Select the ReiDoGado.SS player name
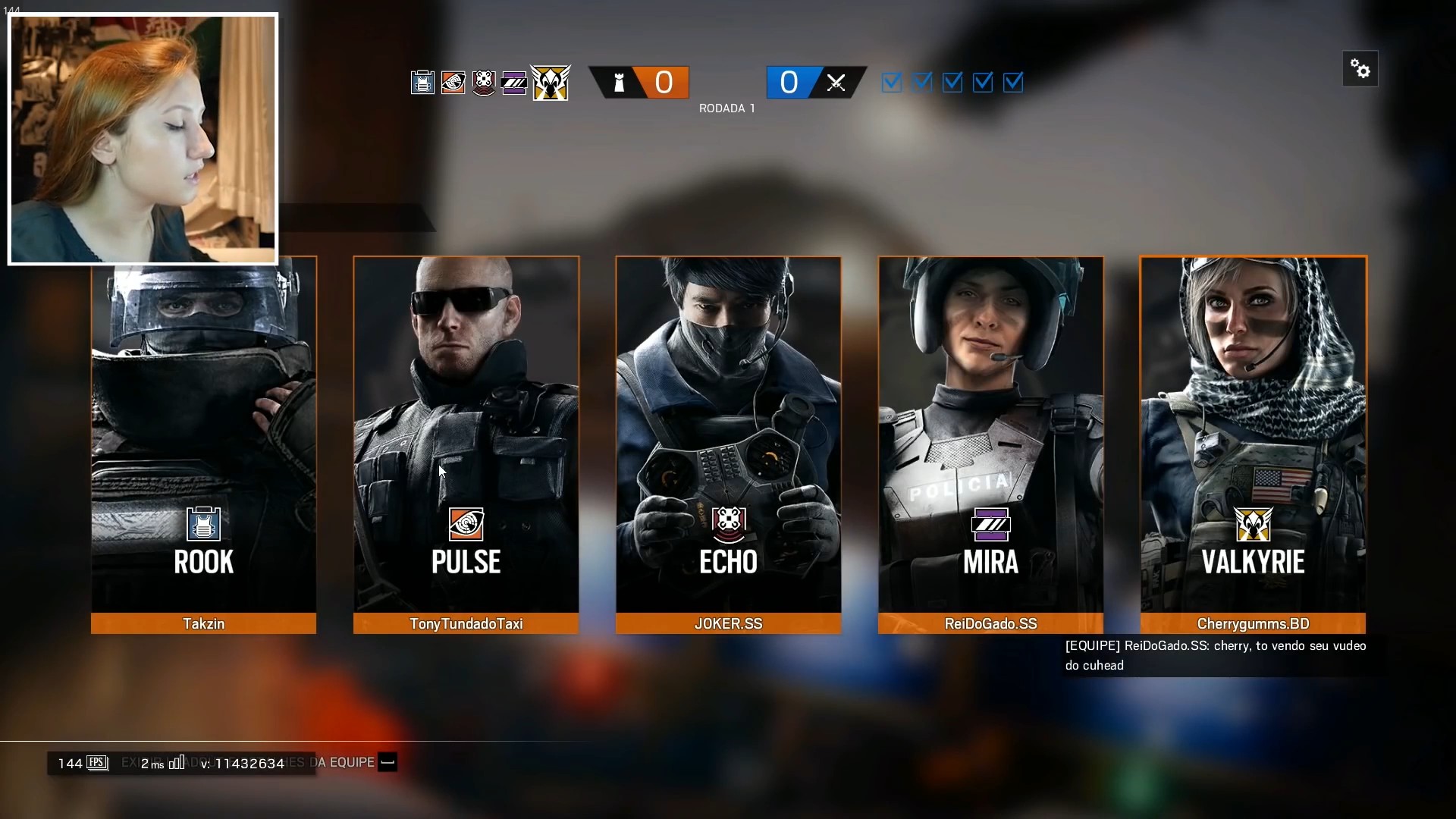 pyautogui.click(x=990, y=623)
